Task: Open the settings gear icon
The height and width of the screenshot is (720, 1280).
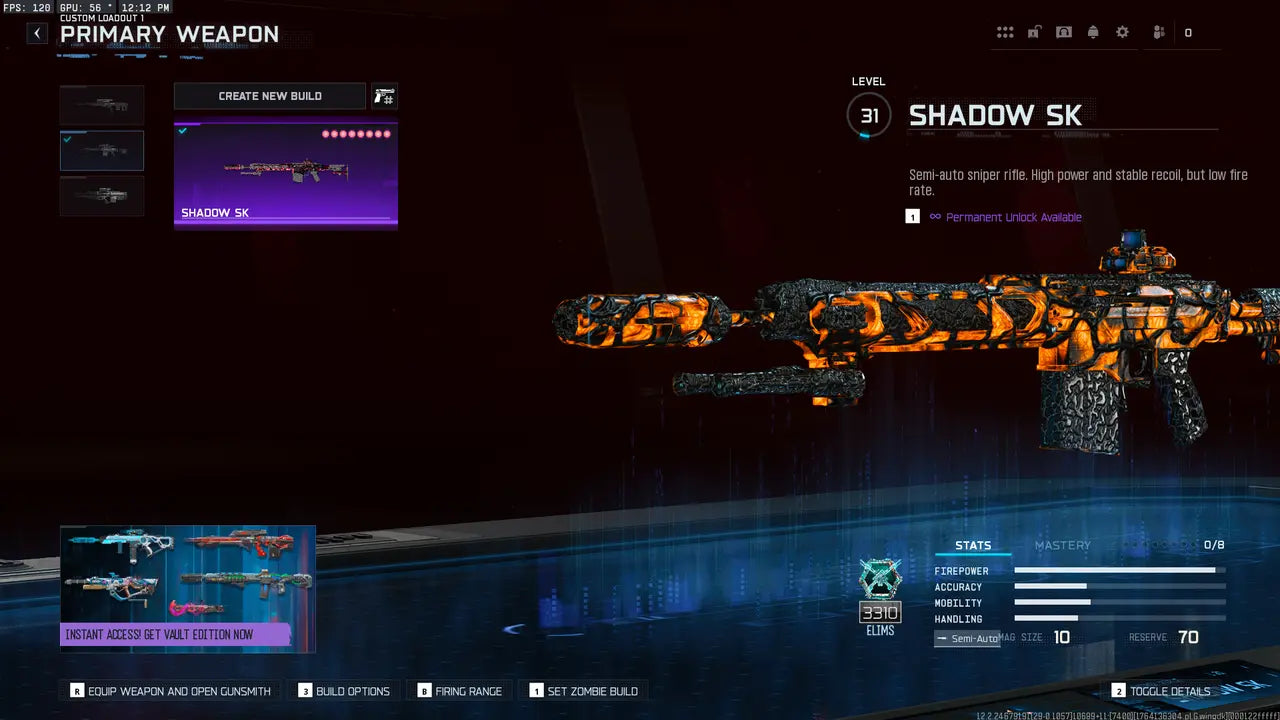Action: pos(1122,32)
